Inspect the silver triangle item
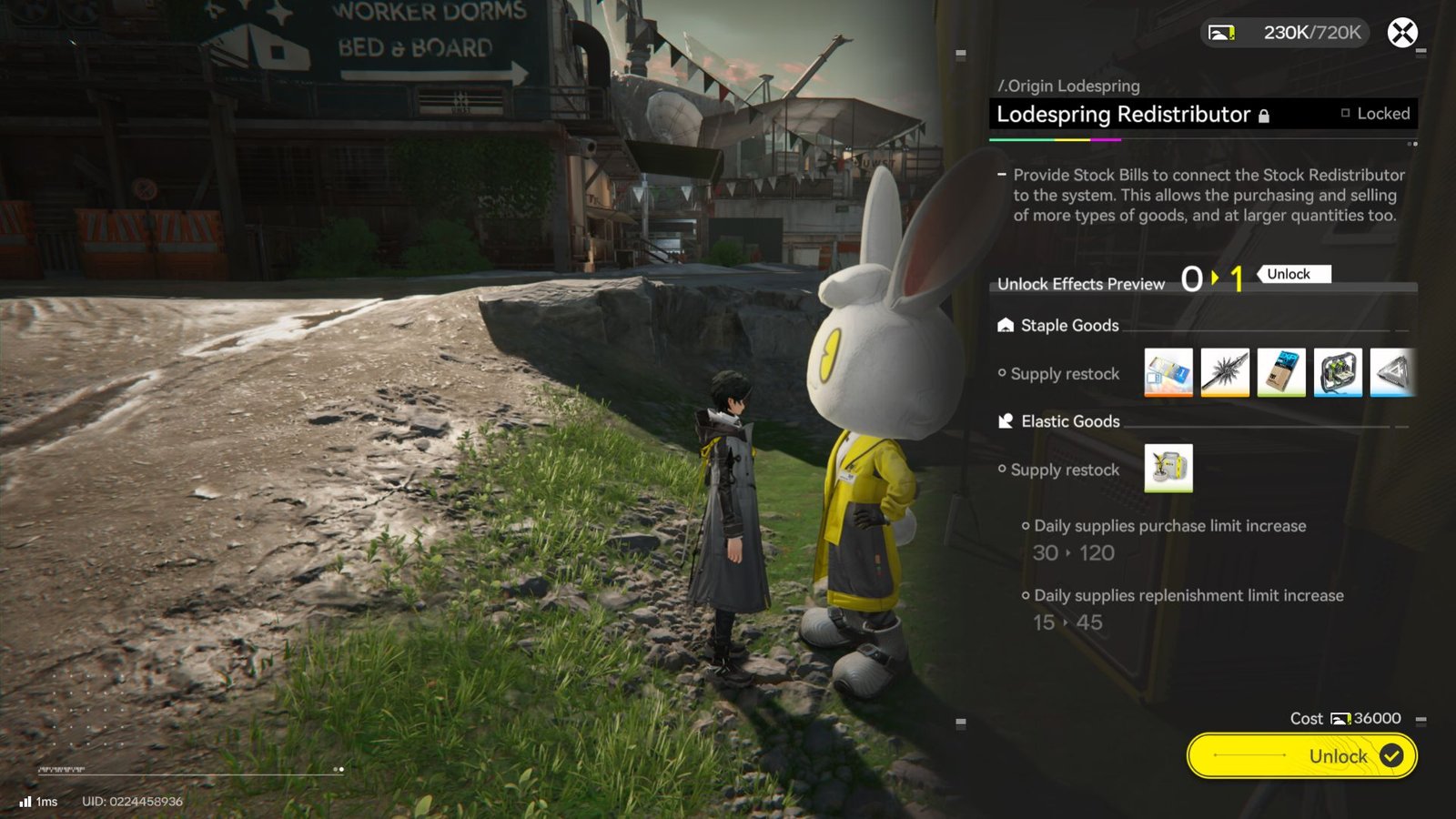The image size is (1456, 819). 1392,372
